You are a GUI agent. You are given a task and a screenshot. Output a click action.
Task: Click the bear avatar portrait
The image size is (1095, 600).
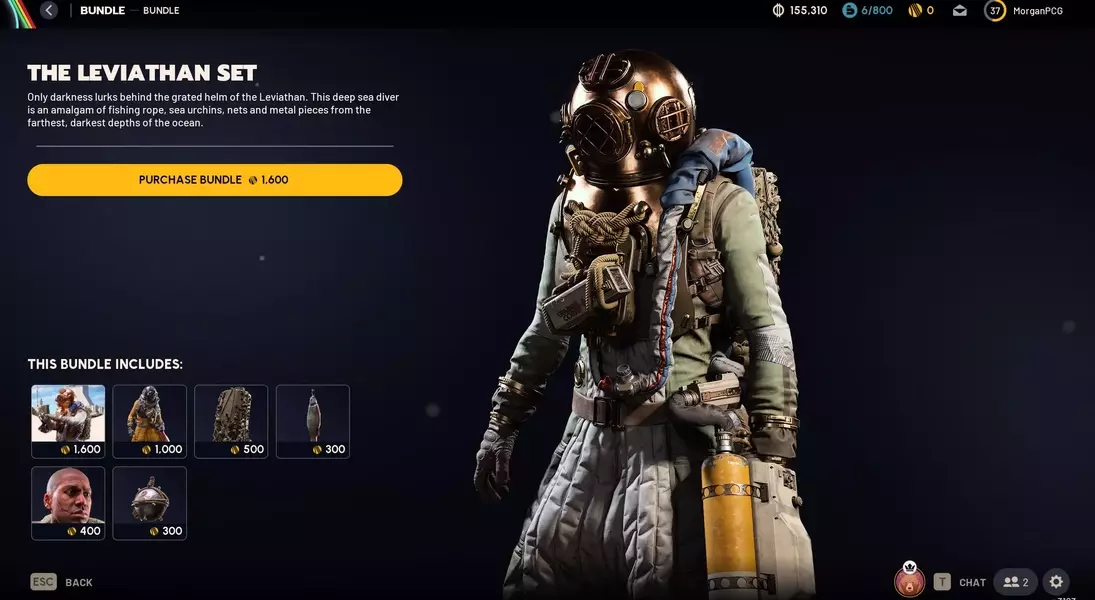click(x=910, y=581)
